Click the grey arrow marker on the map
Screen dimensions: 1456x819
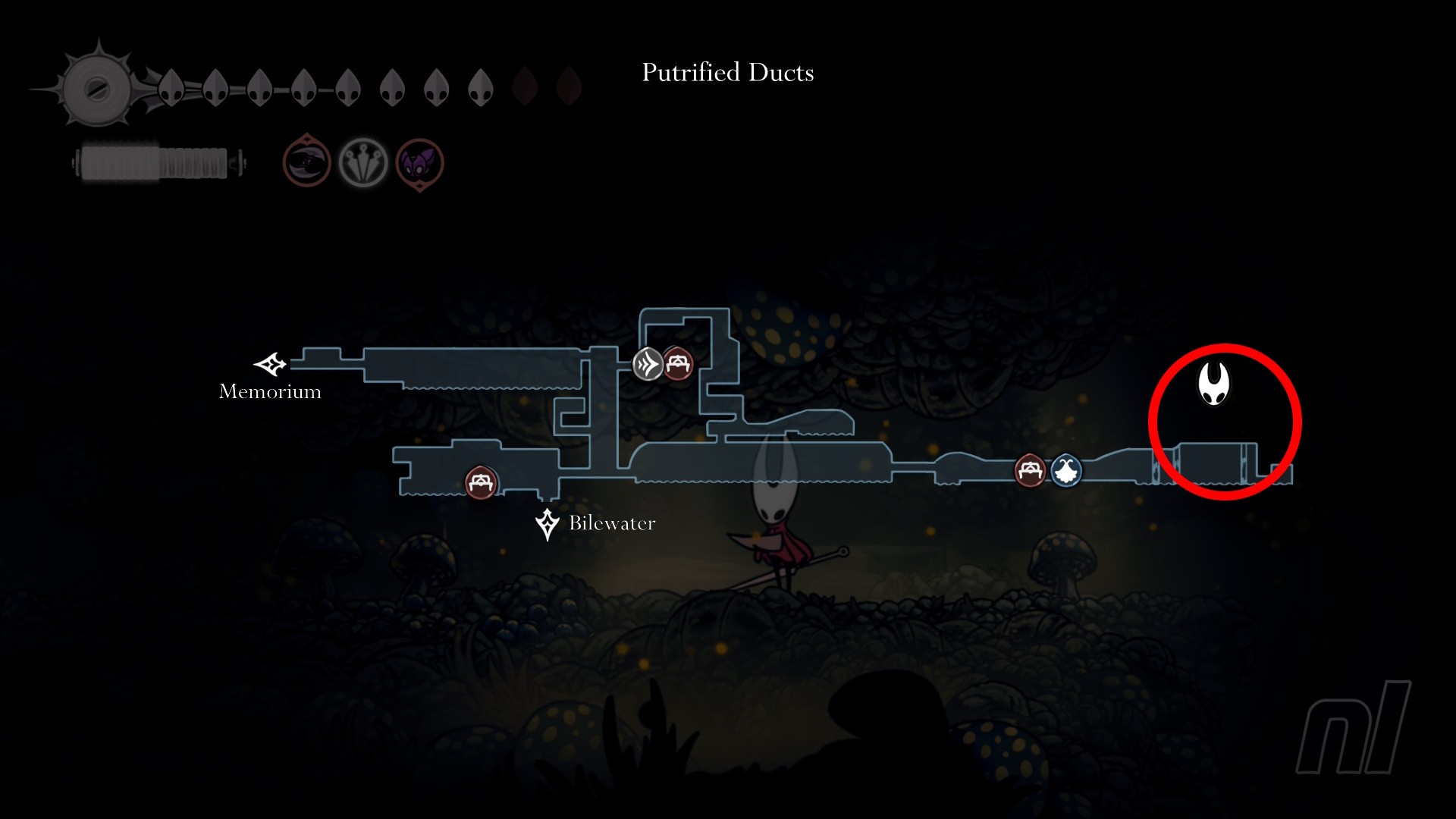[x=648, y=364]
